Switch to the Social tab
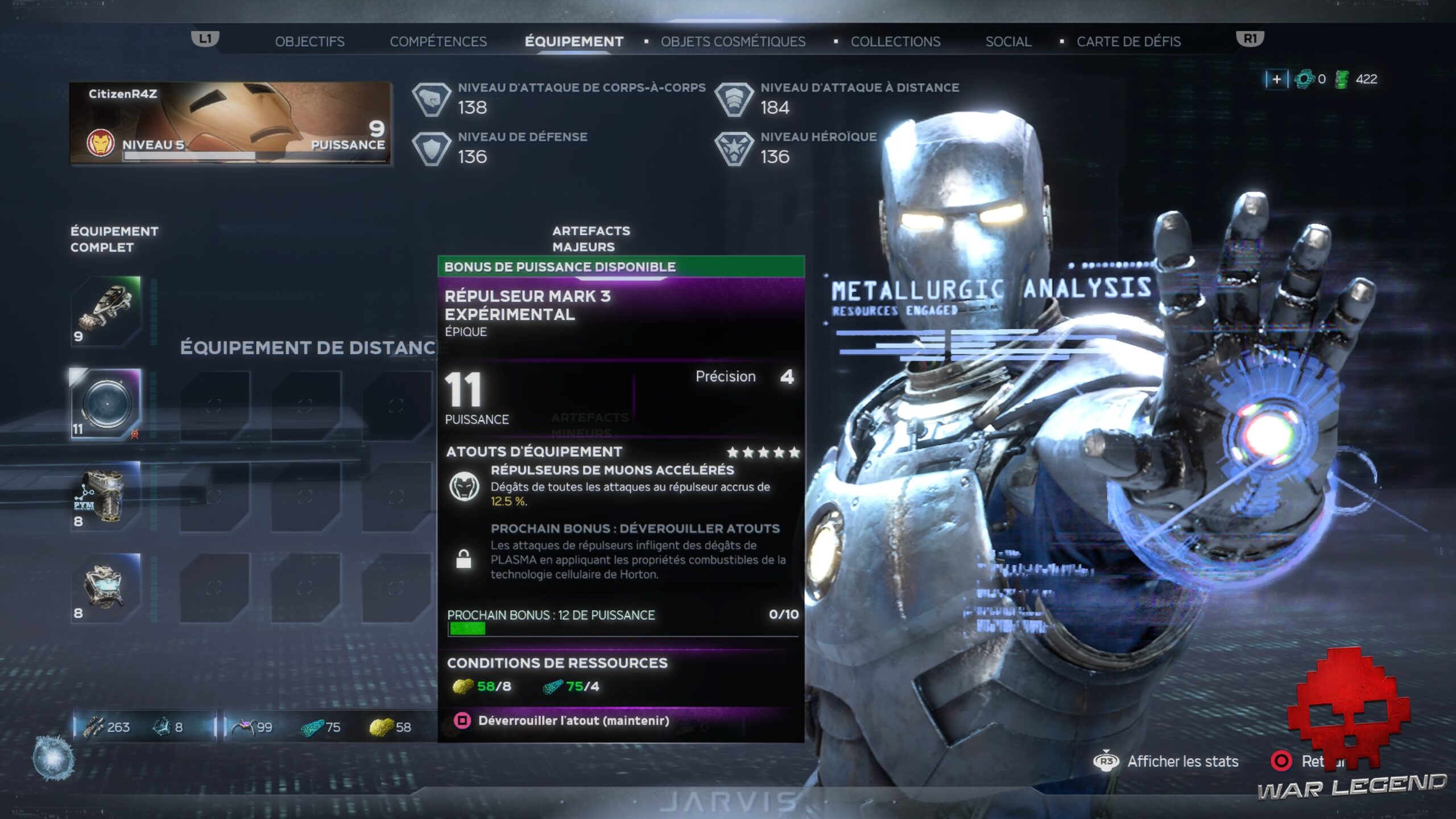The width and height of the screenshot is (1456, 819). (x=1008, y=42)
